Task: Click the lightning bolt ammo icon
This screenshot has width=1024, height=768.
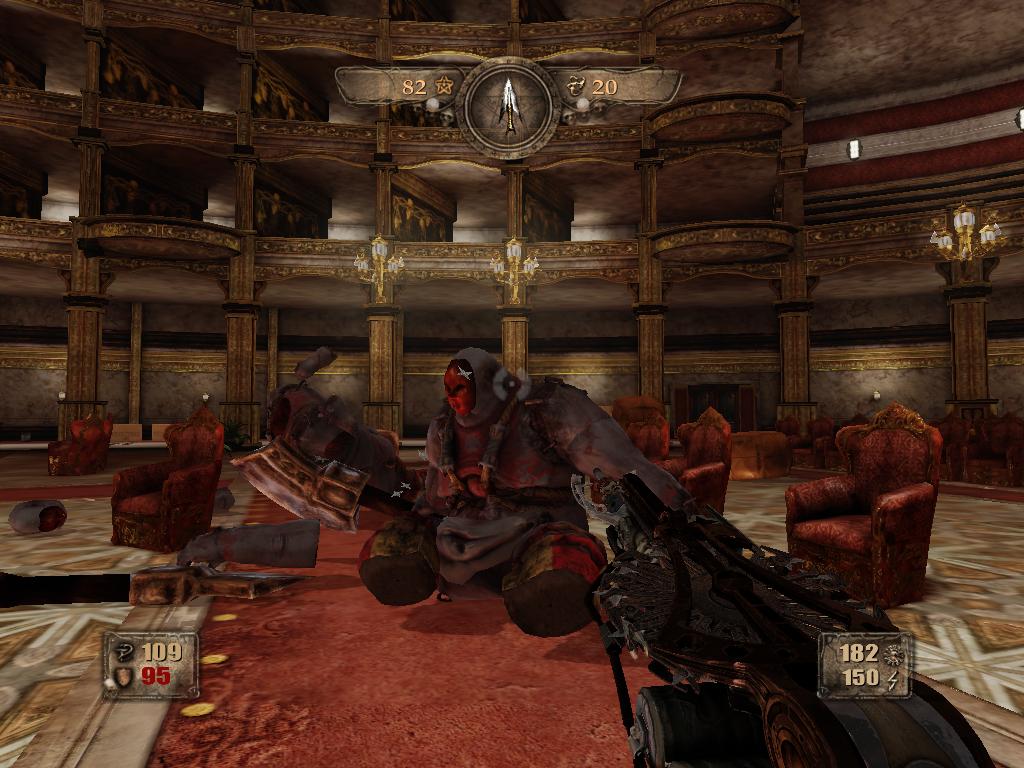Action: [x=893, y=678]
